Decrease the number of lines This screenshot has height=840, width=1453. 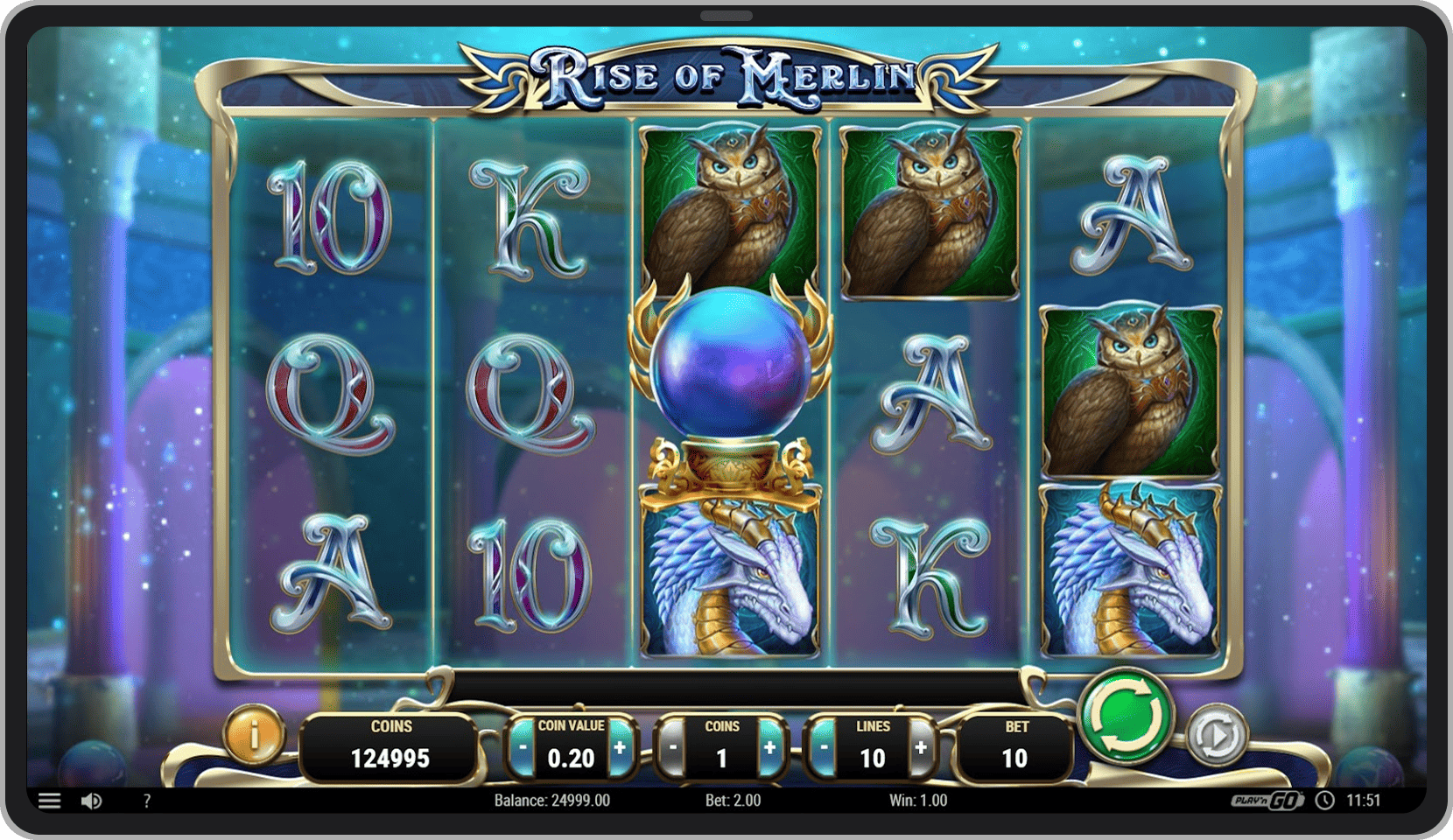[824, 748]
